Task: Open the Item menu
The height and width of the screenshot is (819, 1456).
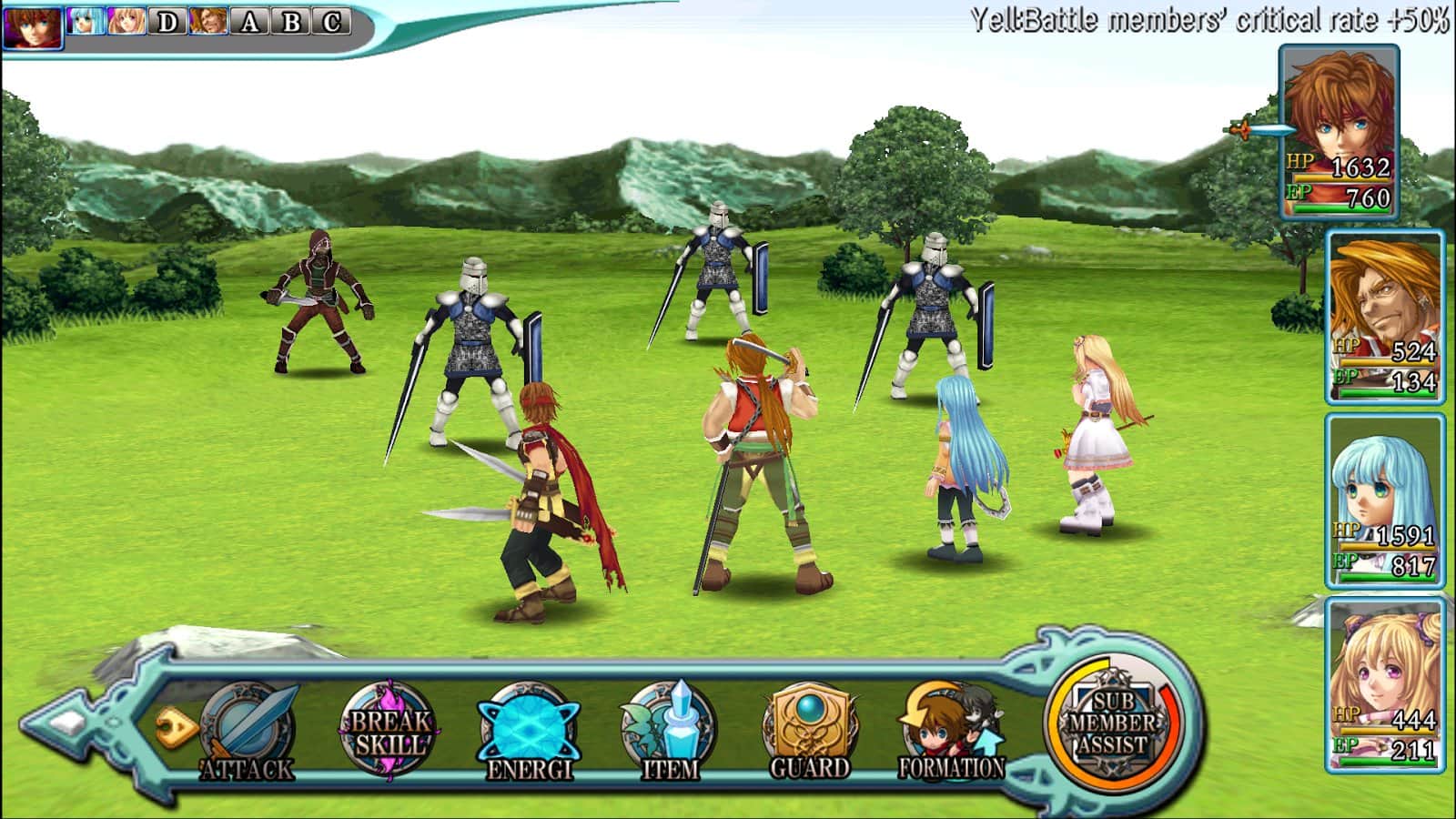Action: coord(669,733)
